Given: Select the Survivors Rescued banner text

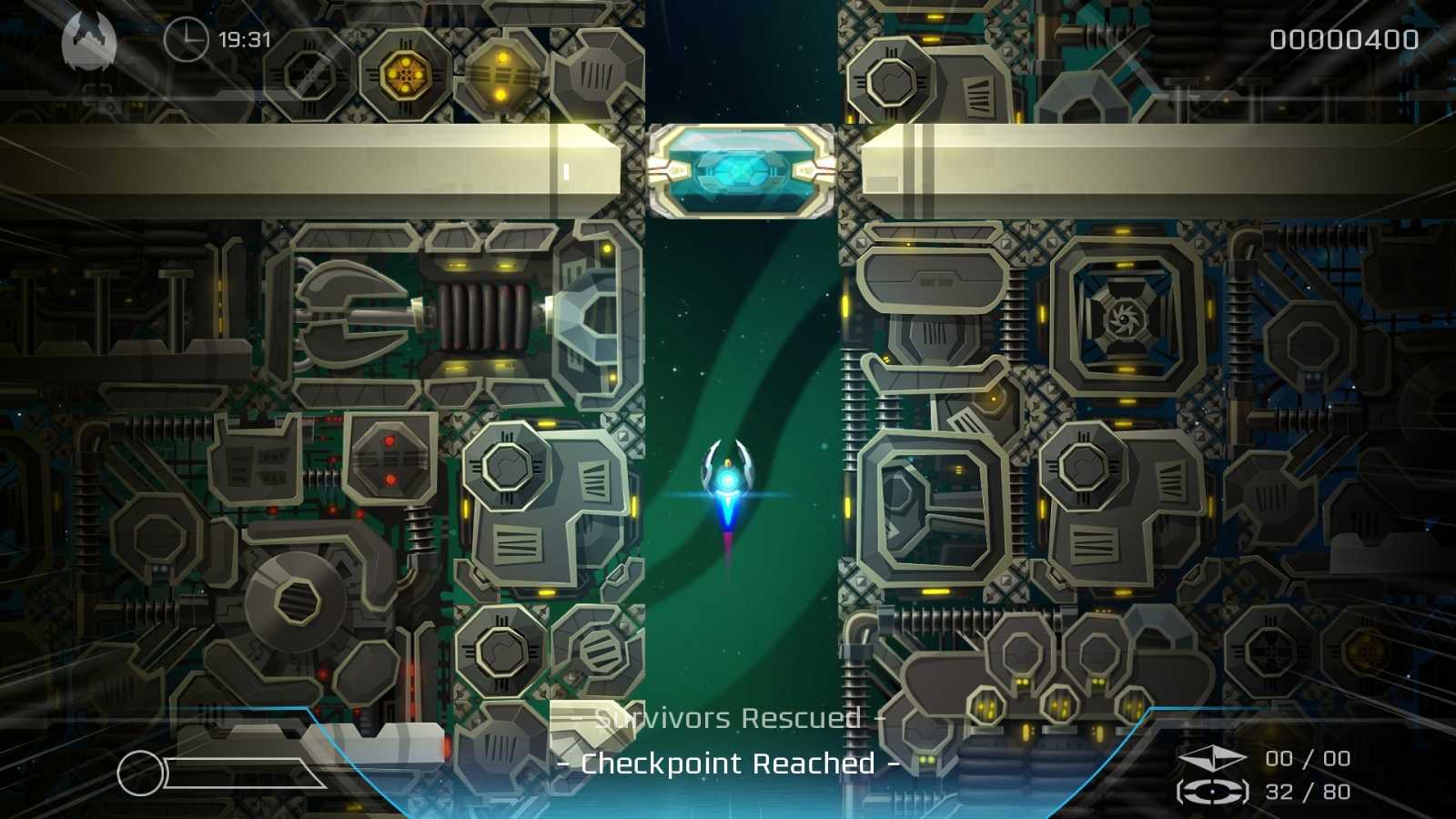Looking at the screenshot, I should pos(728,718).
